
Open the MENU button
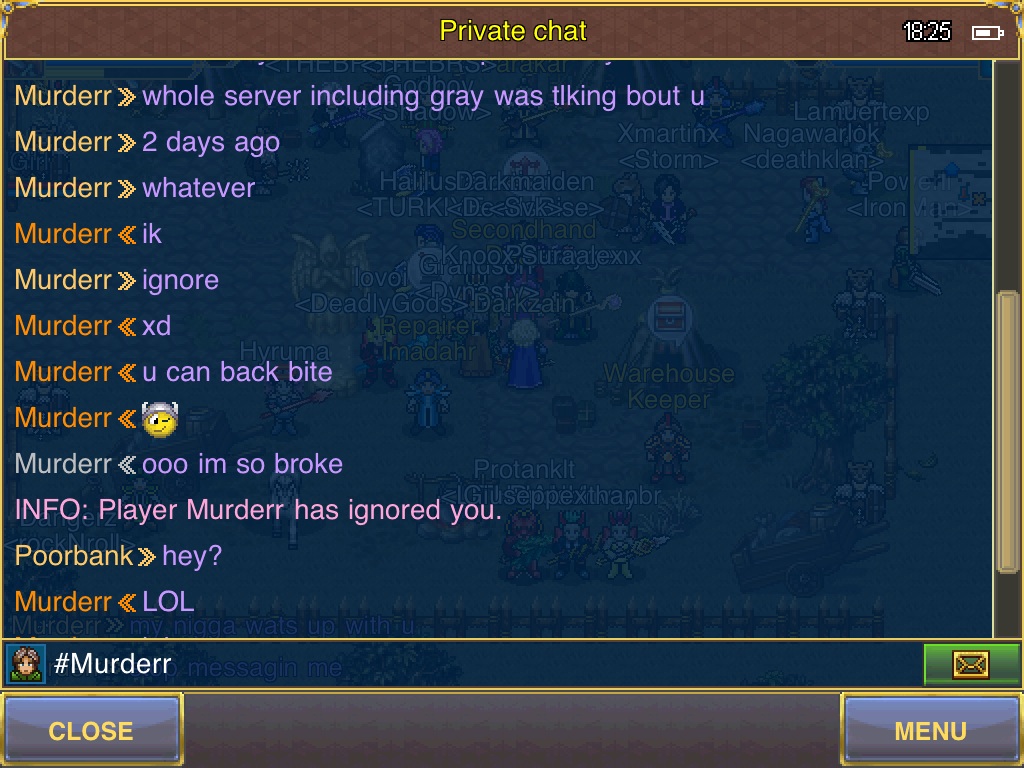click(x=930, y=730)
